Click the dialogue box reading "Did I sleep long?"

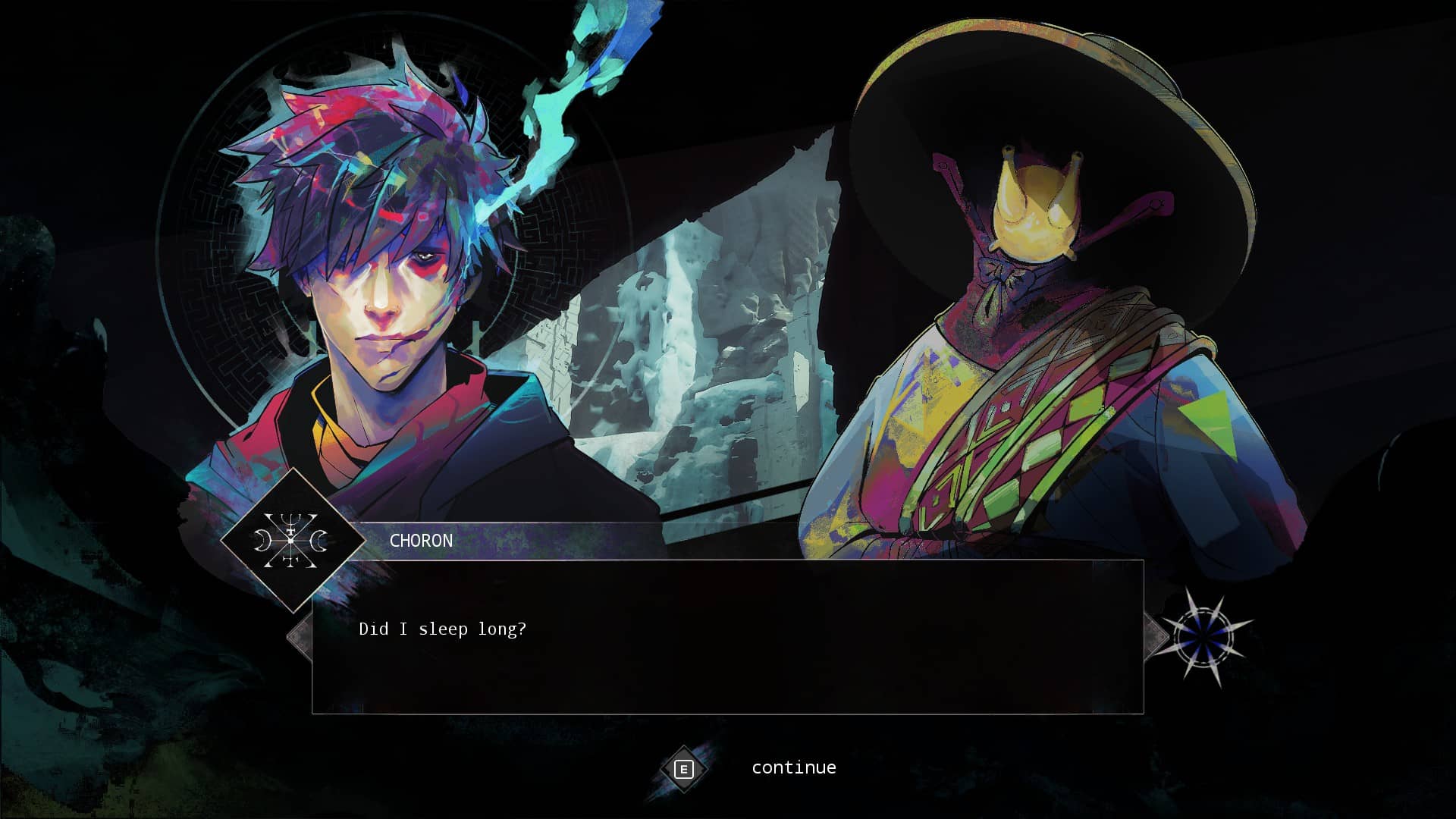pos(727,636)
